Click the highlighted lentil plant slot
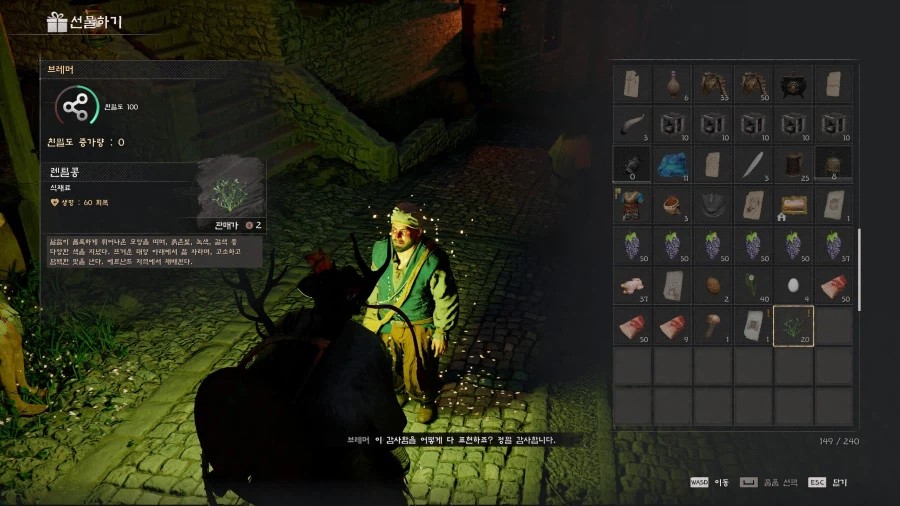The image size is (900, 506). (792, 326)
